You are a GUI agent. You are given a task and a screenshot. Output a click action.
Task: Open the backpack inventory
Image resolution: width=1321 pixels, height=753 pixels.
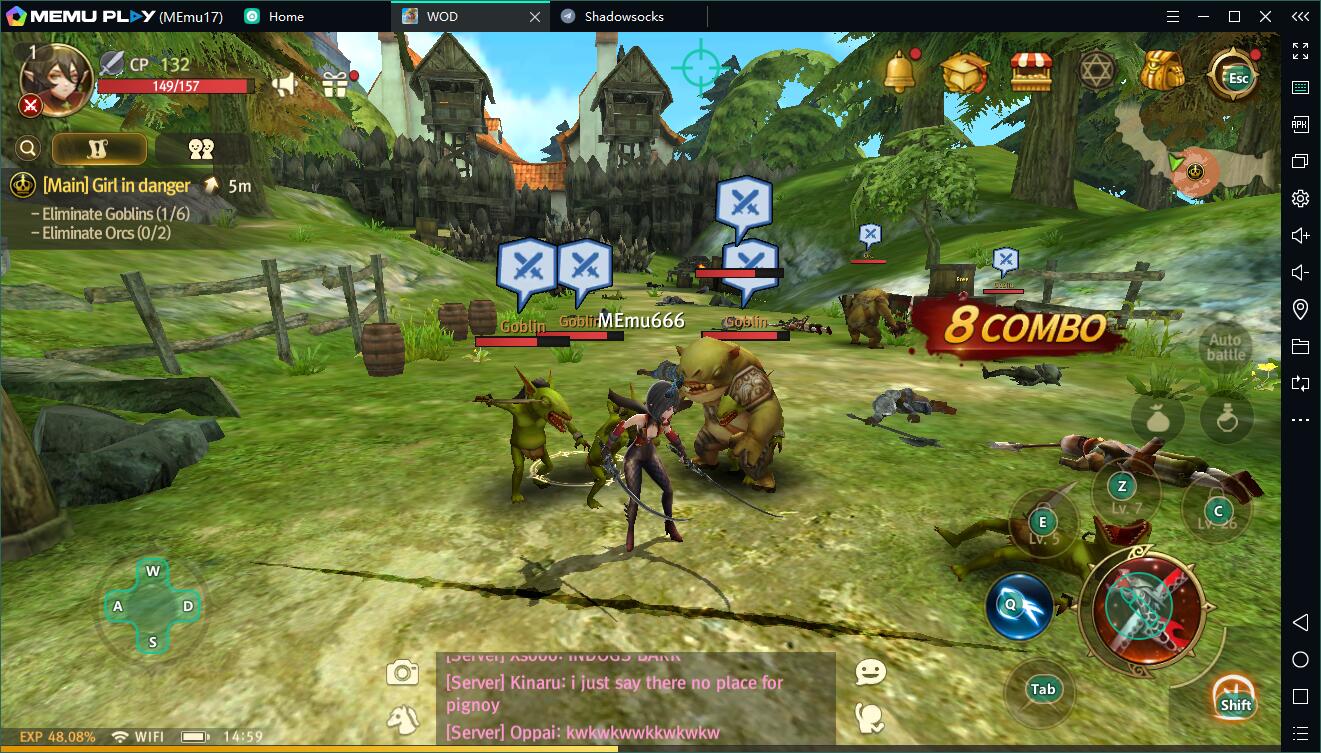point(1162,71)
